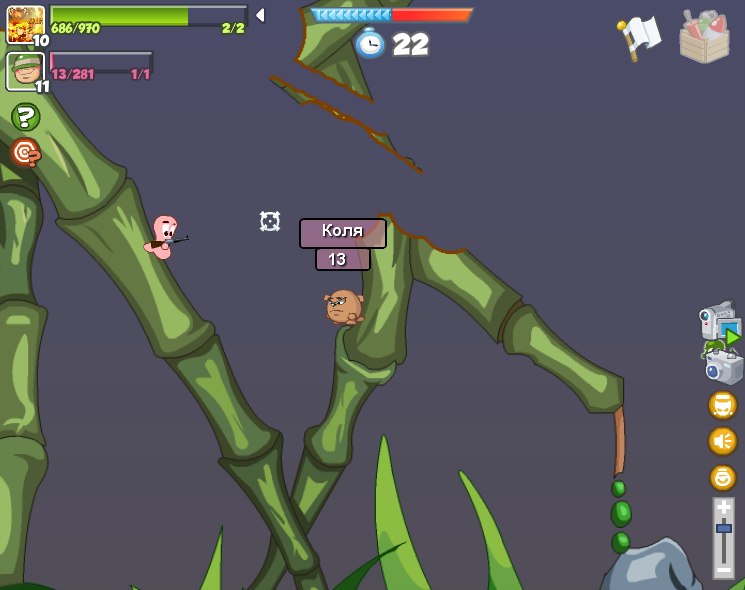Zoom in with the plus button

click(x=723, y=508)
